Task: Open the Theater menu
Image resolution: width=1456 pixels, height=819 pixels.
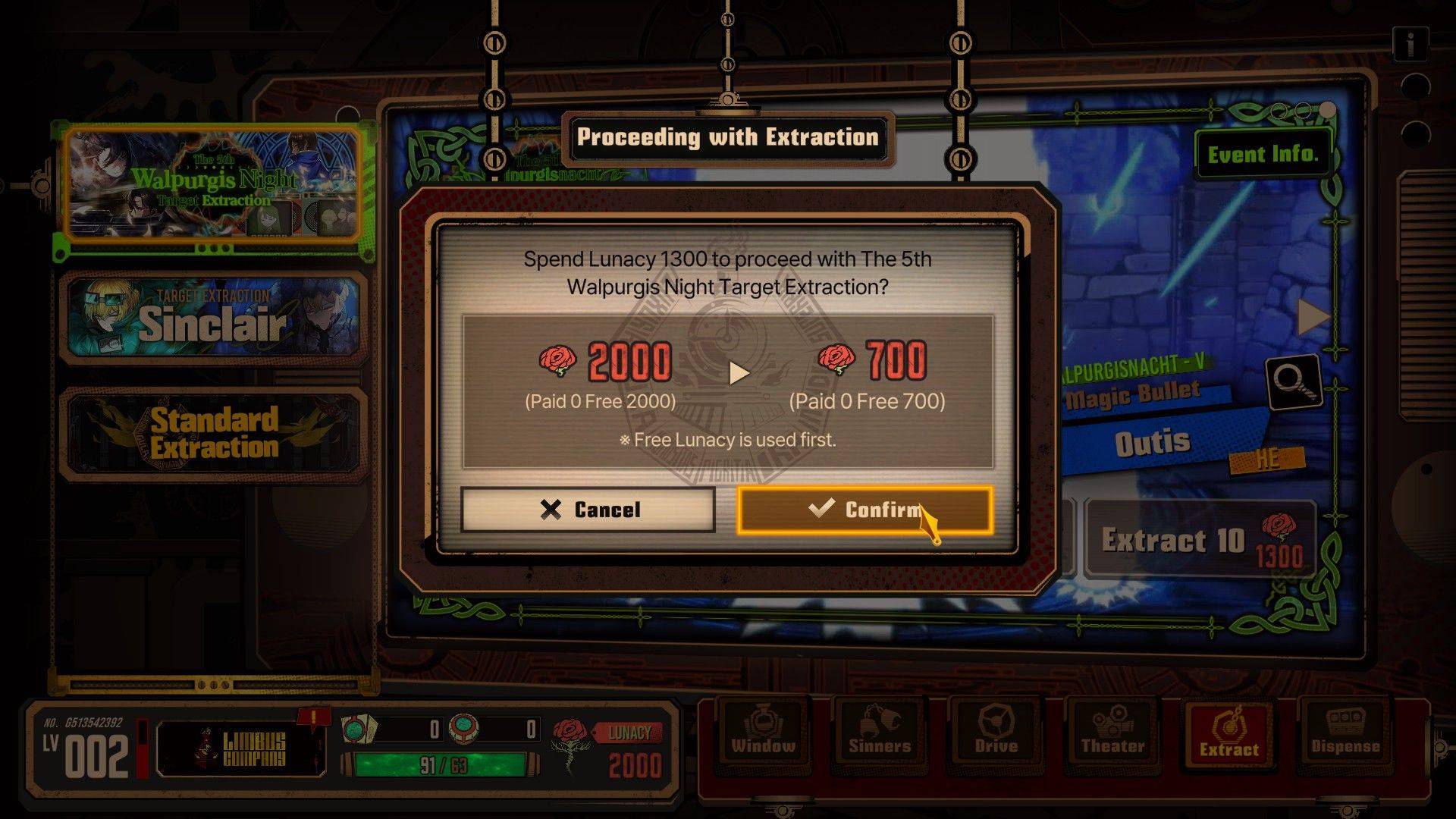Action: pyautogui.click(x=1112, y=733)
